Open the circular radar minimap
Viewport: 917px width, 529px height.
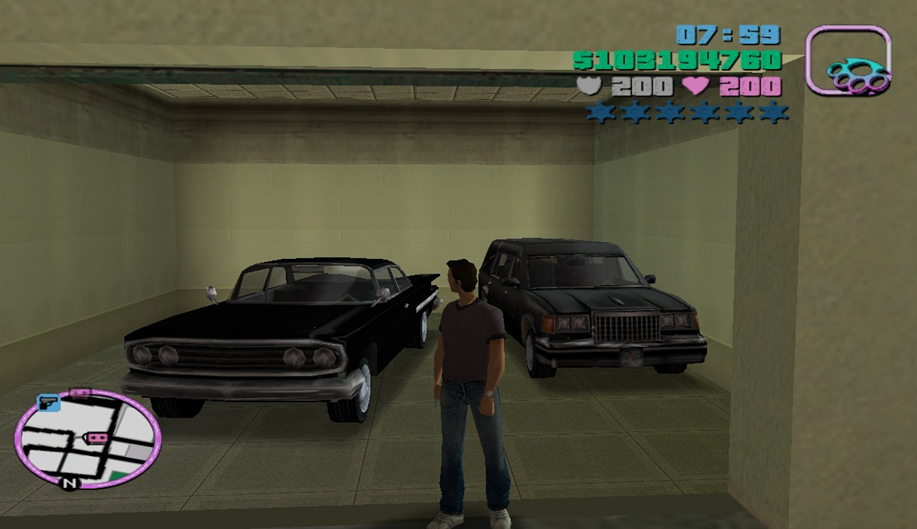88,439
